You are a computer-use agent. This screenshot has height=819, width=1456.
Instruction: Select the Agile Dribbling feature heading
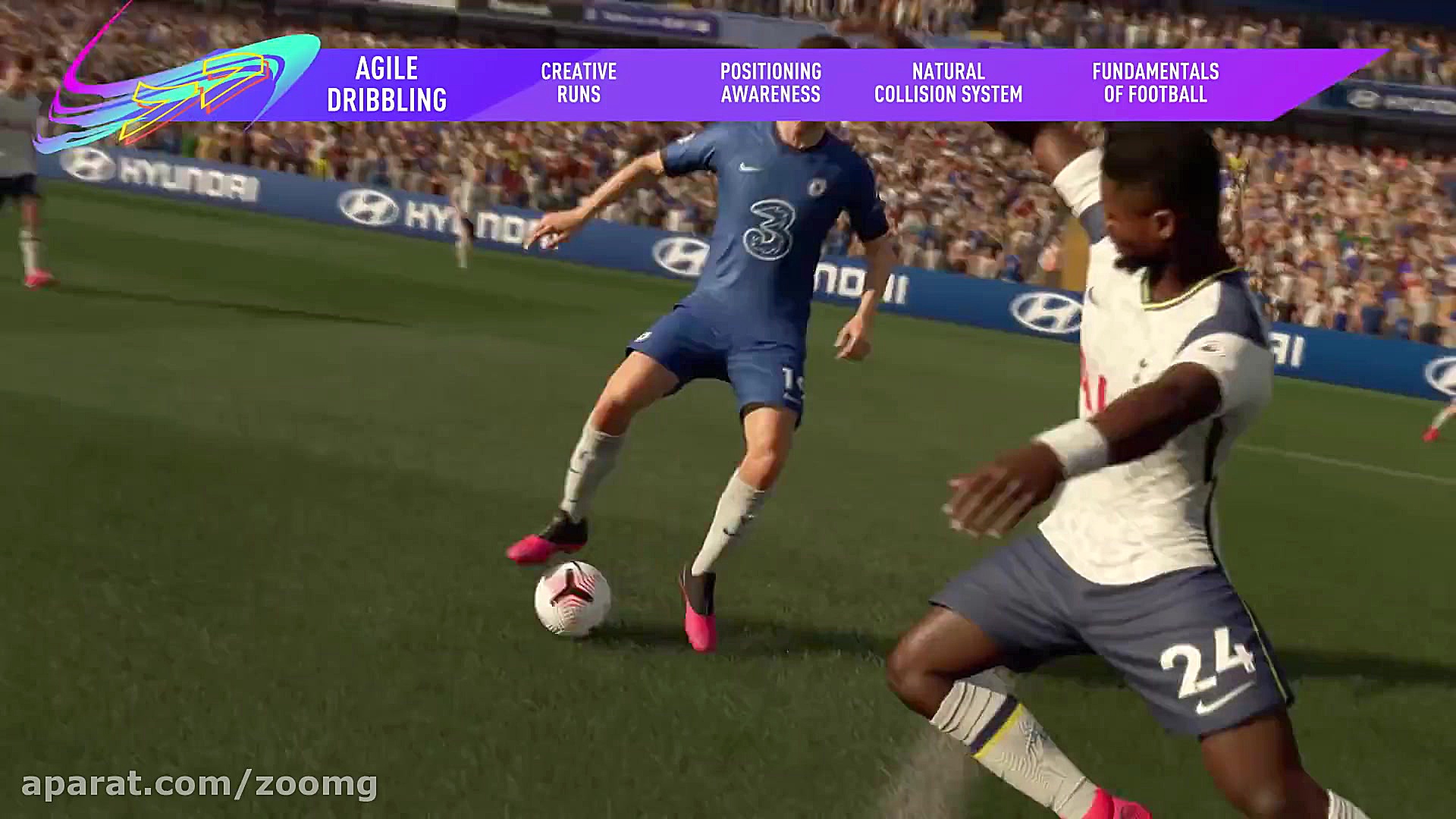pos(387,84)
